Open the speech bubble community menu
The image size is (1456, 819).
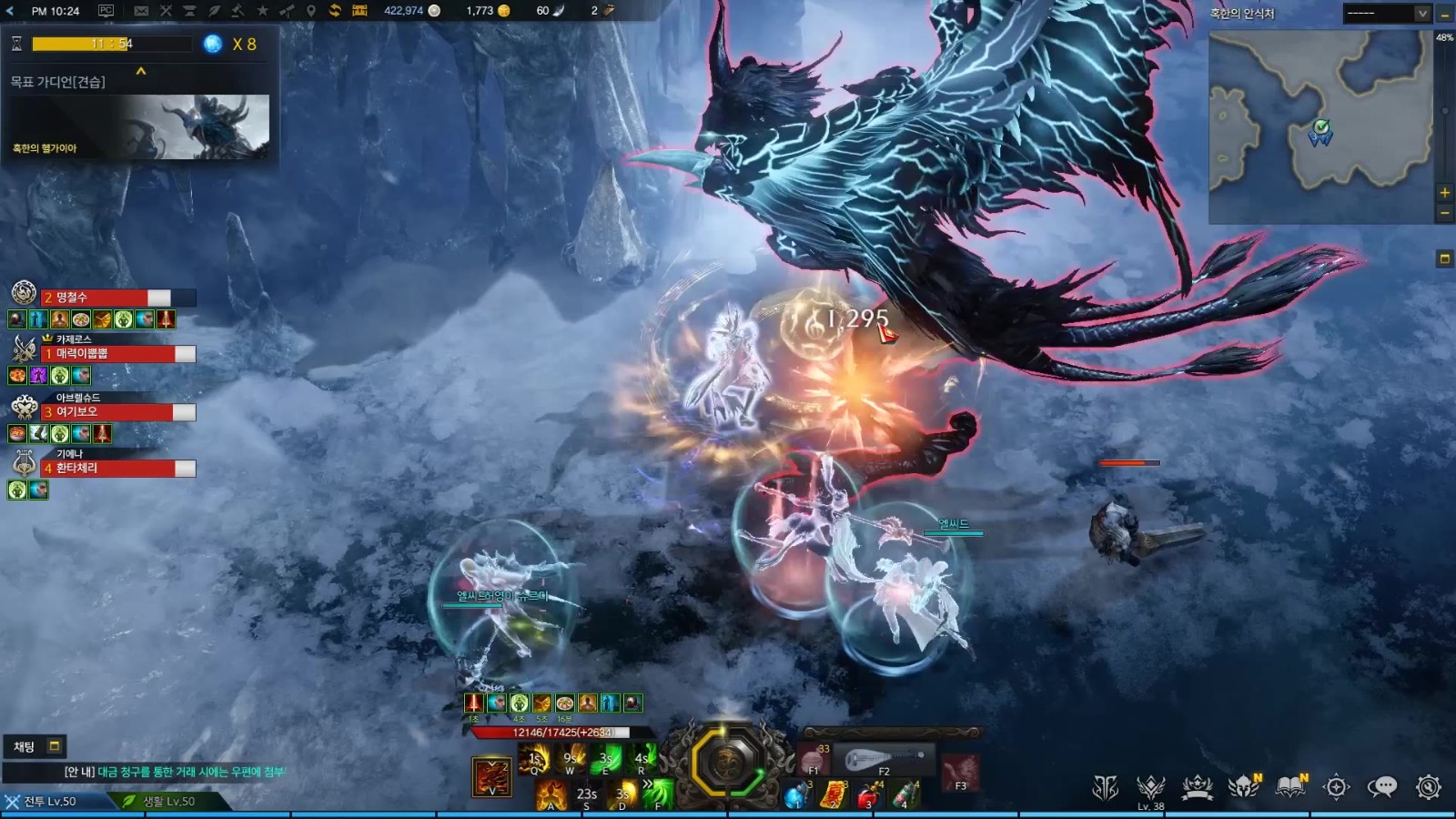(1381, 787)
